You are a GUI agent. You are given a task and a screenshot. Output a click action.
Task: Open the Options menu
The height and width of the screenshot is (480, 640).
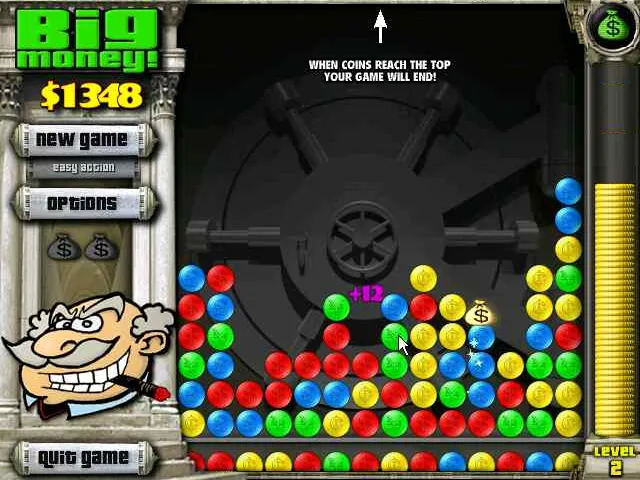(82, 203)
